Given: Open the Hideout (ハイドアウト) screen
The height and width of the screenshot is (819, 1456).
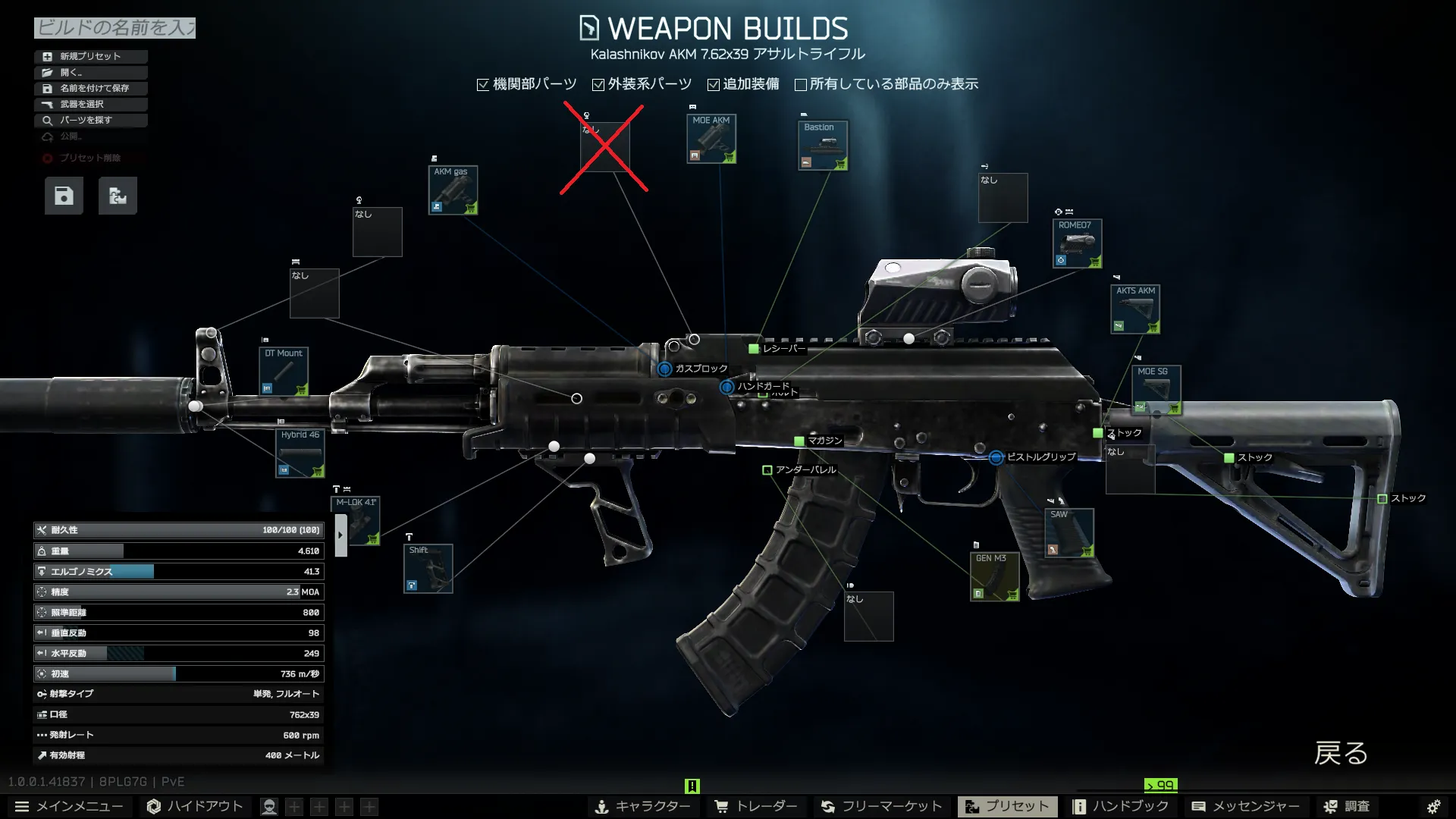Looking at the screenshot, I should coord(196,806).
